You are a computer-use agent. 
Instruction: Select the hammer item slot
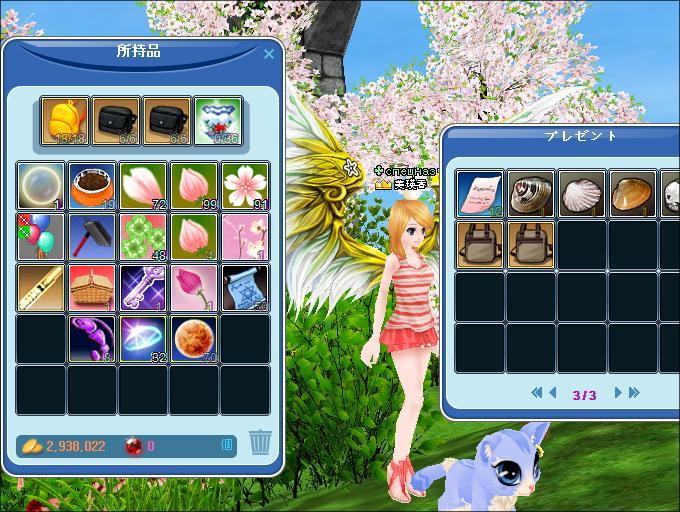93,236
